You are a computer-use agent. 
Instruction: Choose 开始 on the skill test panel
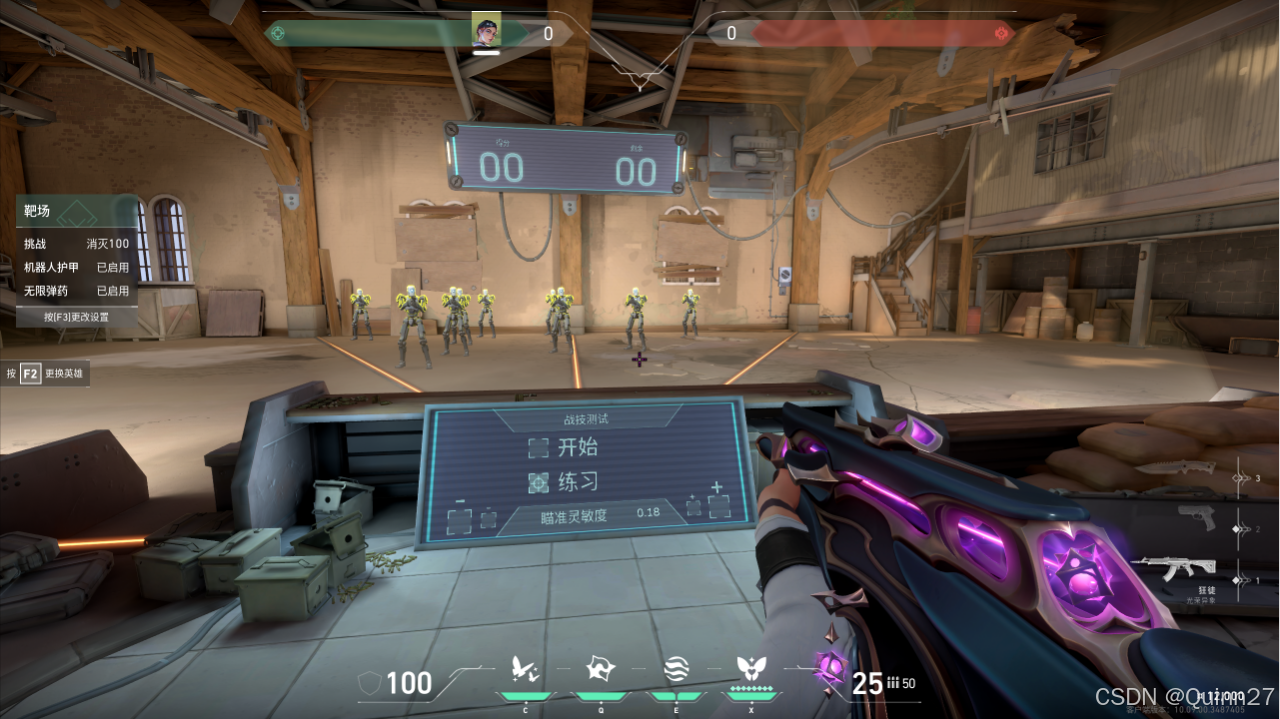pos(566,447)
